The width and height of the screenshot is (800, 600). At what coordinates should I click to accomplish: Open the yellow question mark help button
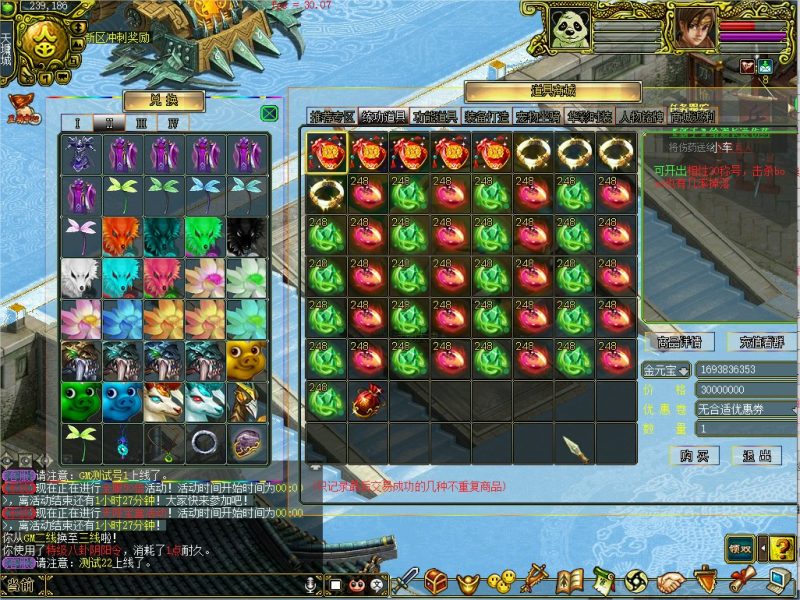point(781,548)
